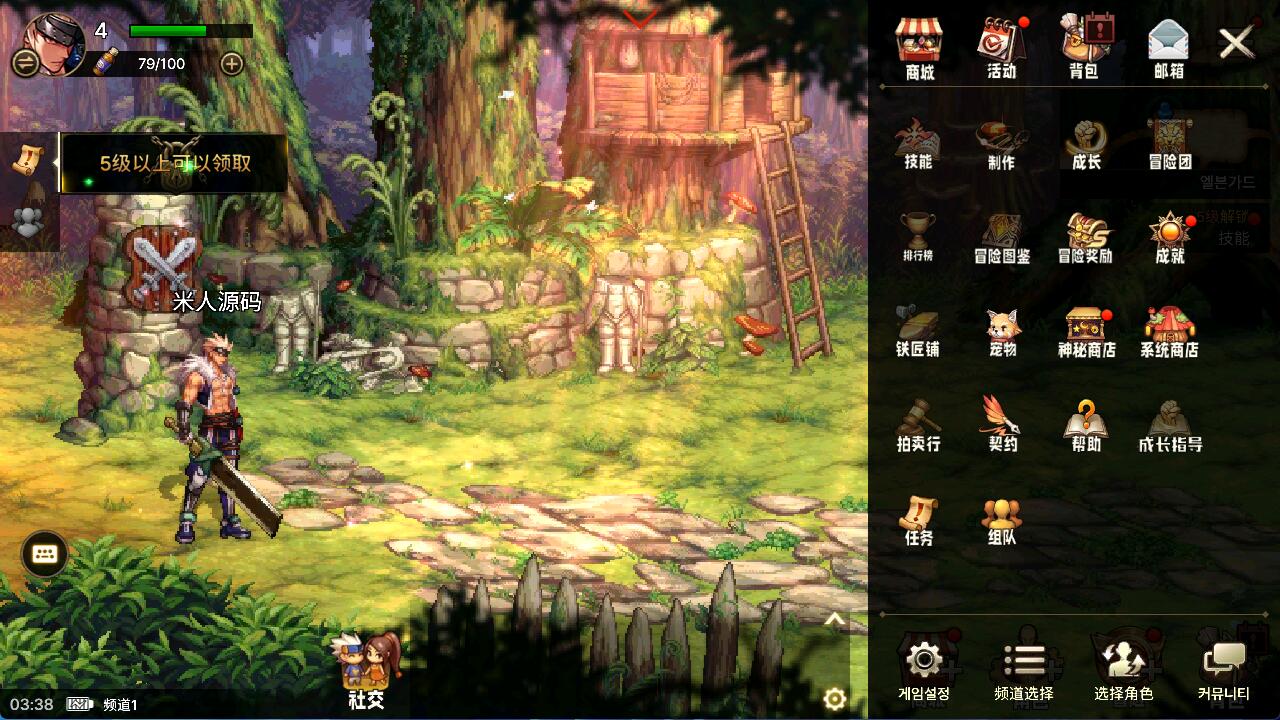Open the 技能 skills menu
The width and height of the screenshot is (1280, 720).
coord(917,143)
